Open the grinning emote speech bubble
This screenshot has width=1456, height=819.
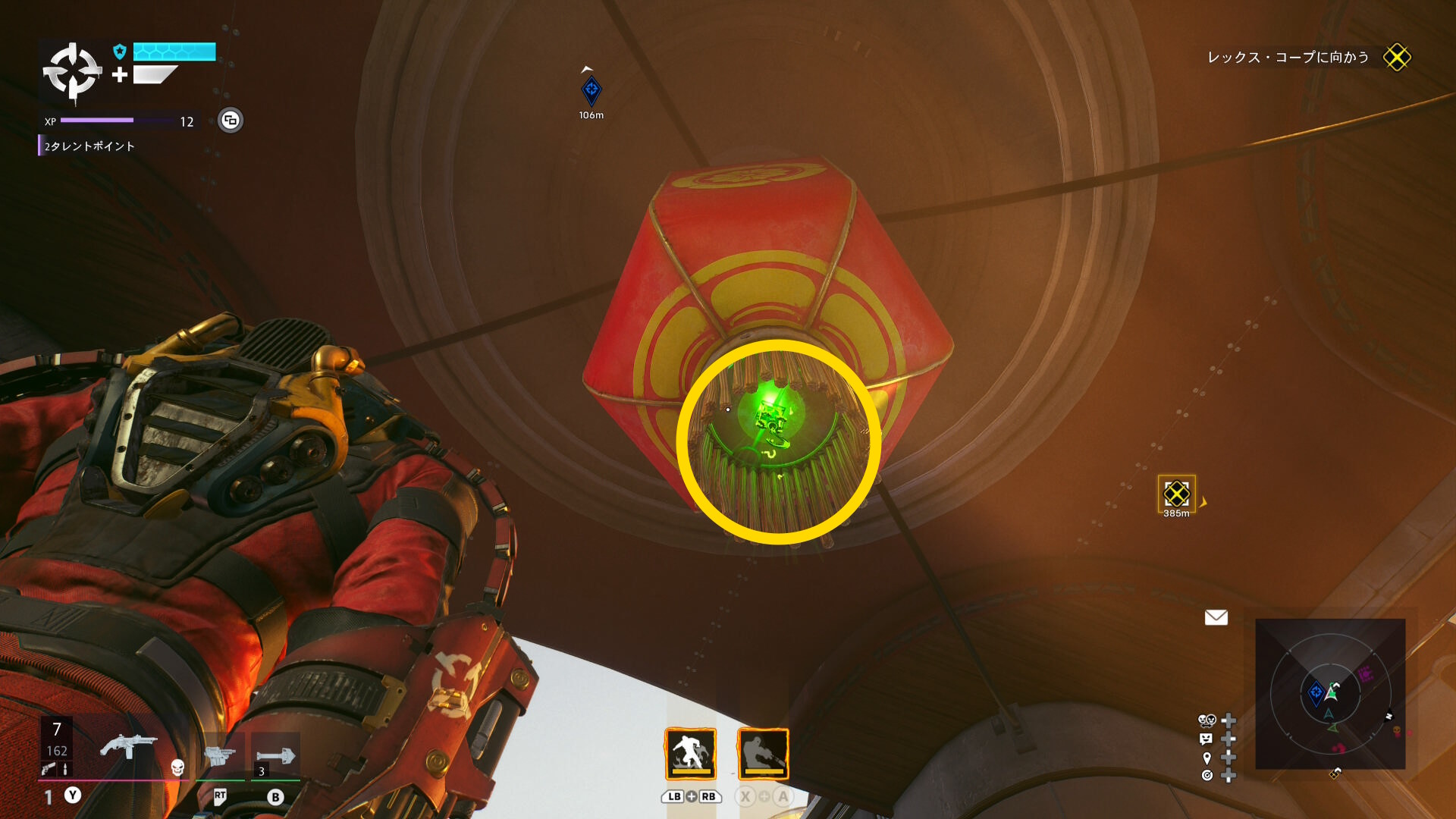tap(1207, 739)
